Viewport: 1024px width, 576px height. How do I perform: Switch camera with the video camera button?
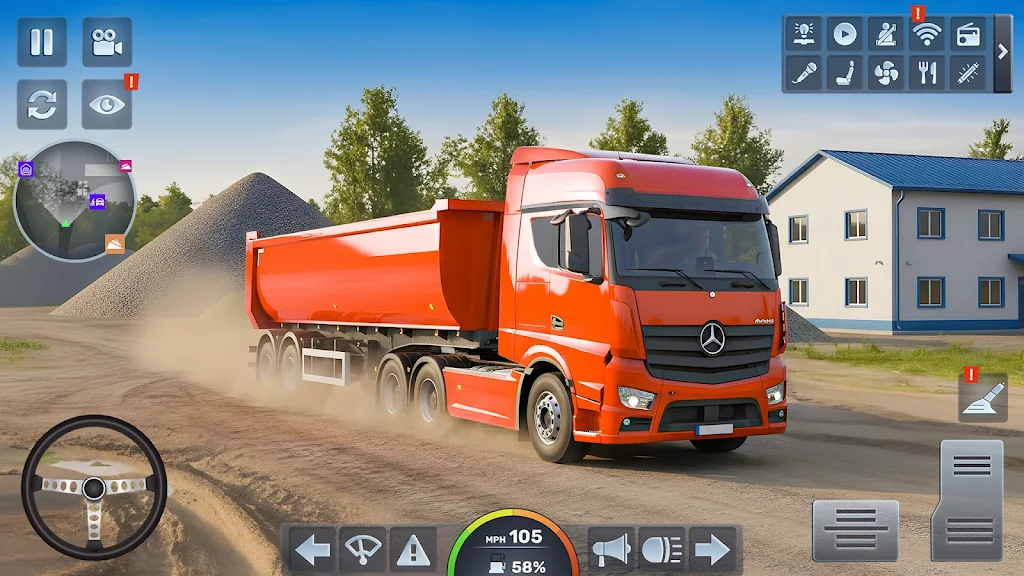pos(106,42)
